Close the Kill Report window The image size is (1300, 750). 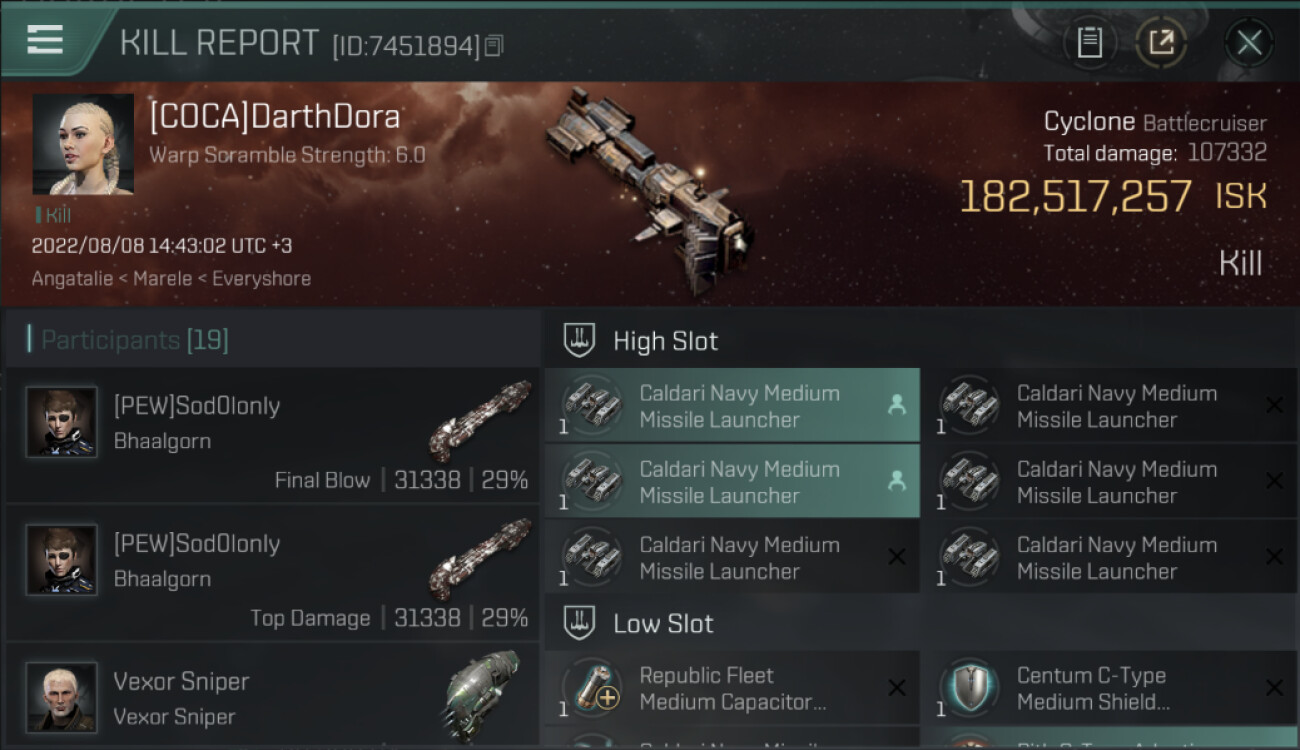pos(1249,42)
